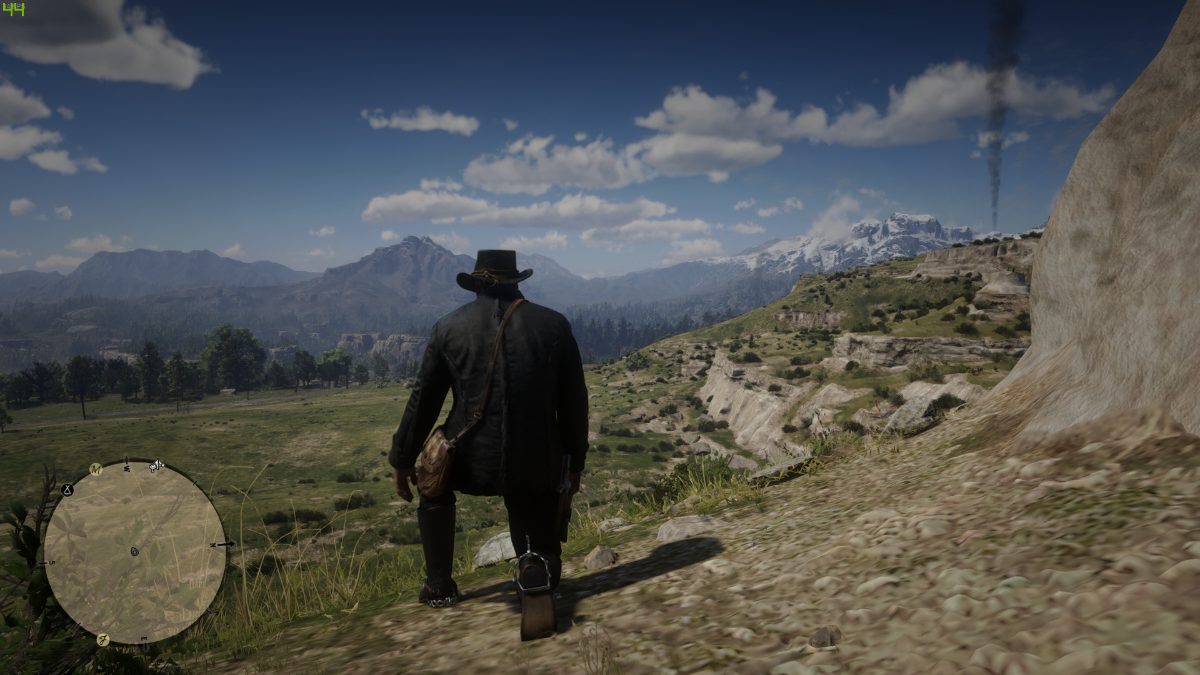The image size is (1200, 675).
Task: Click the yellow F marker on minimap
Action: pos(102,639)
